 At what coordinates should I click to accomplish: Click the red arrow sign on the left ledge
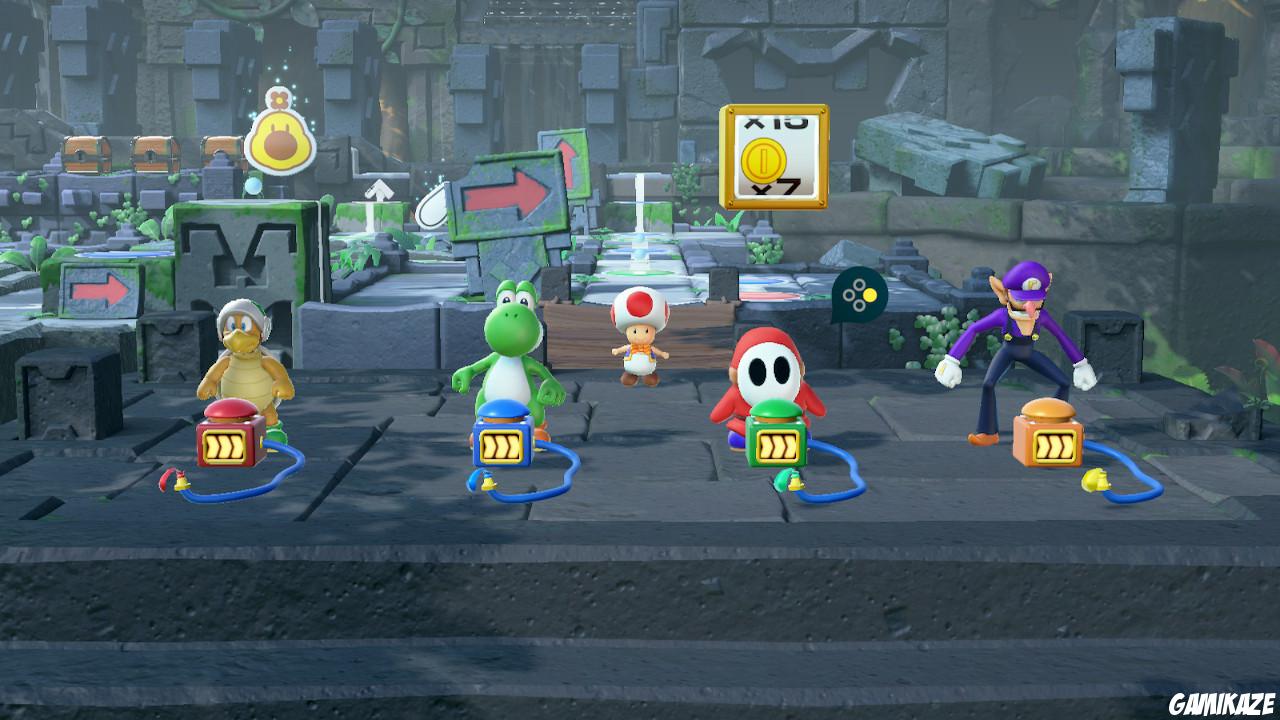point(98,290)
